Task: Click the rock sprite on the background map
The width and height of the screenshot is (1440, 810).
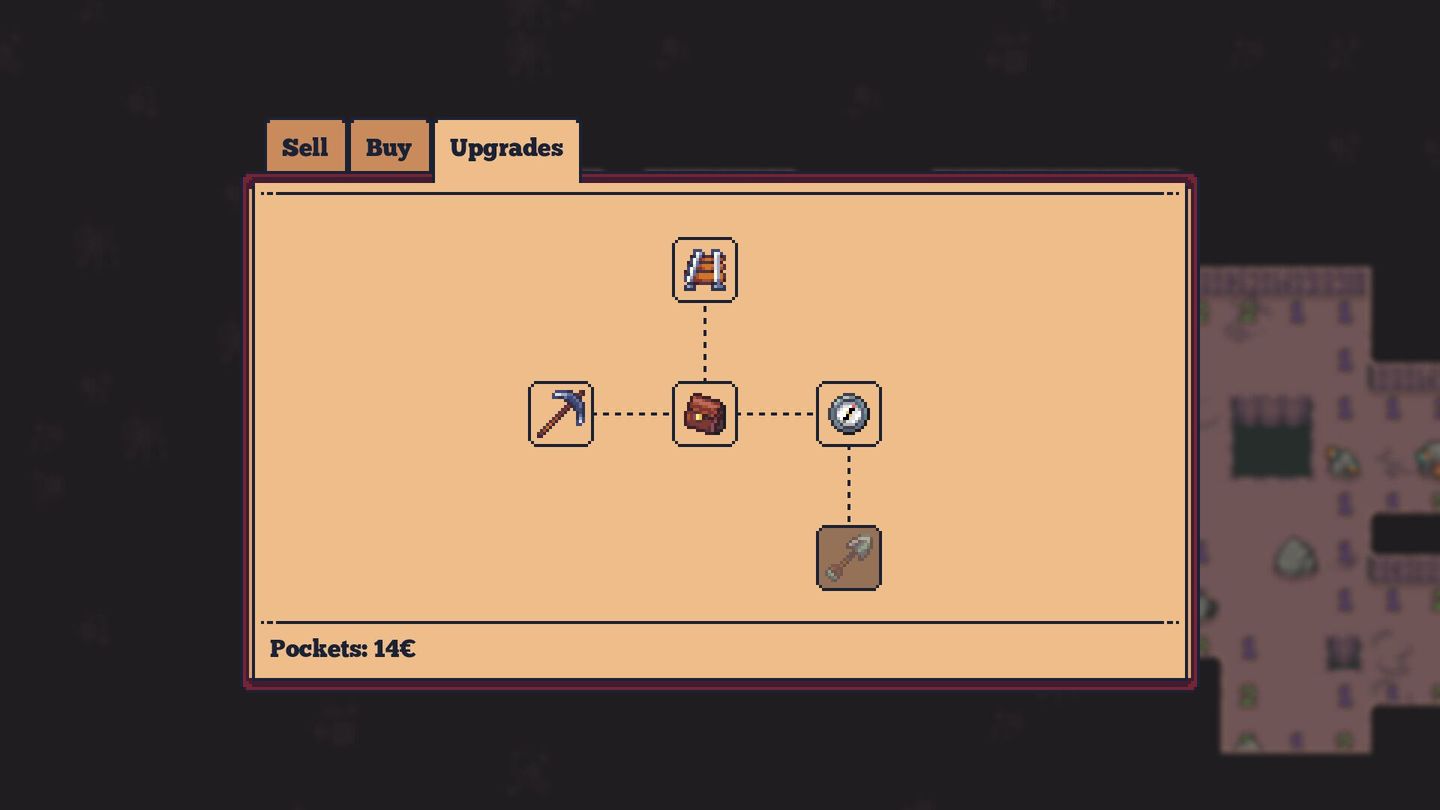Action: pyautogui.click(x=1296, y=556)
